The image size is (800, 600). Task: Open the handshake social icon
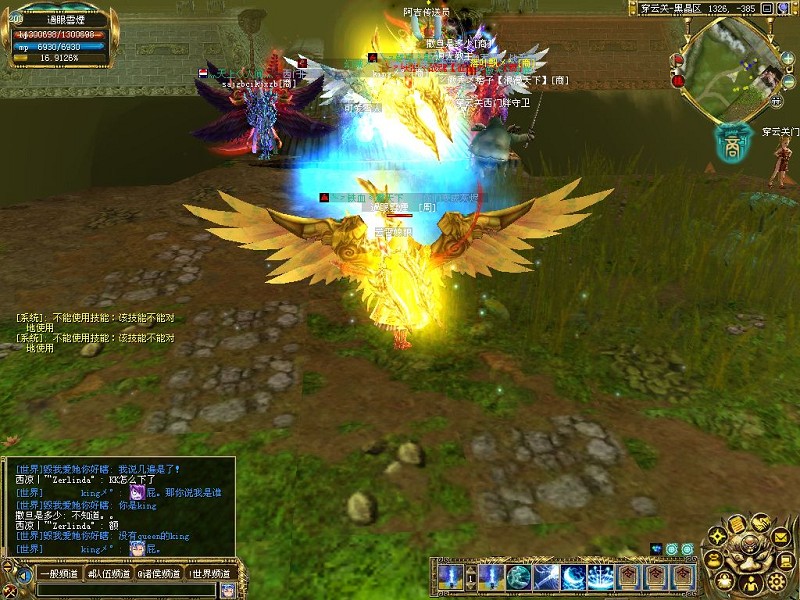point(760,523)
